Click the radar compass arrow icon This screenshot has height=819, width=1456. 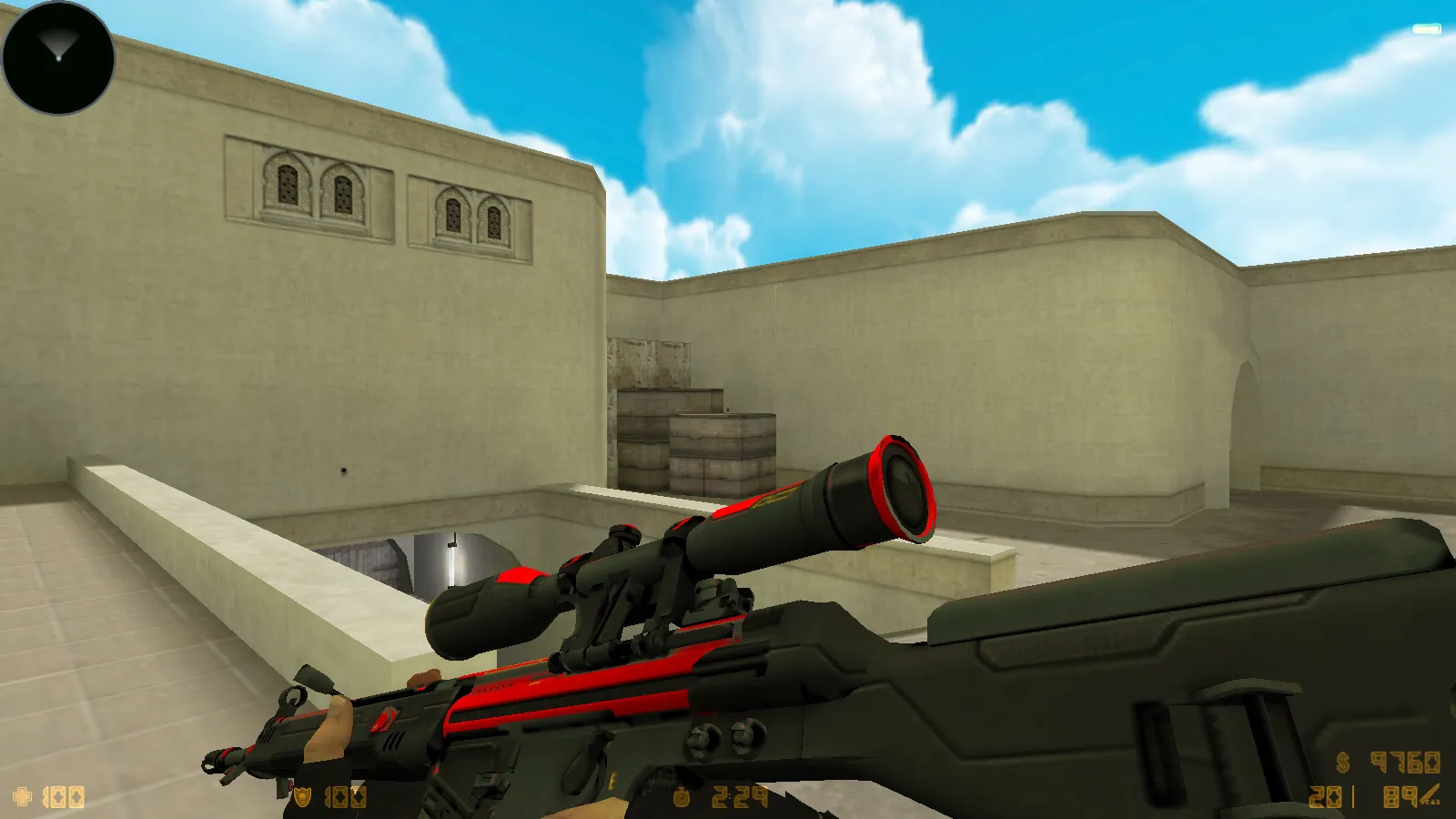click(56, 41)
